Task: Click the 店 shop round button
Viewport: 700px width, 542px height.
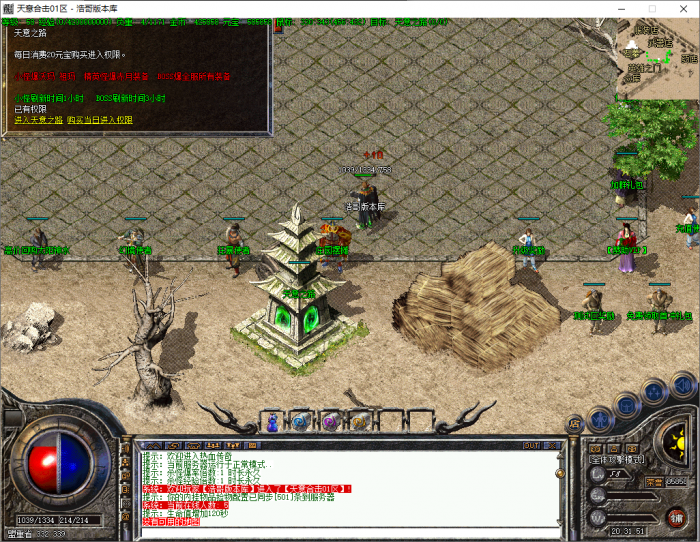Action: [575, 425]
